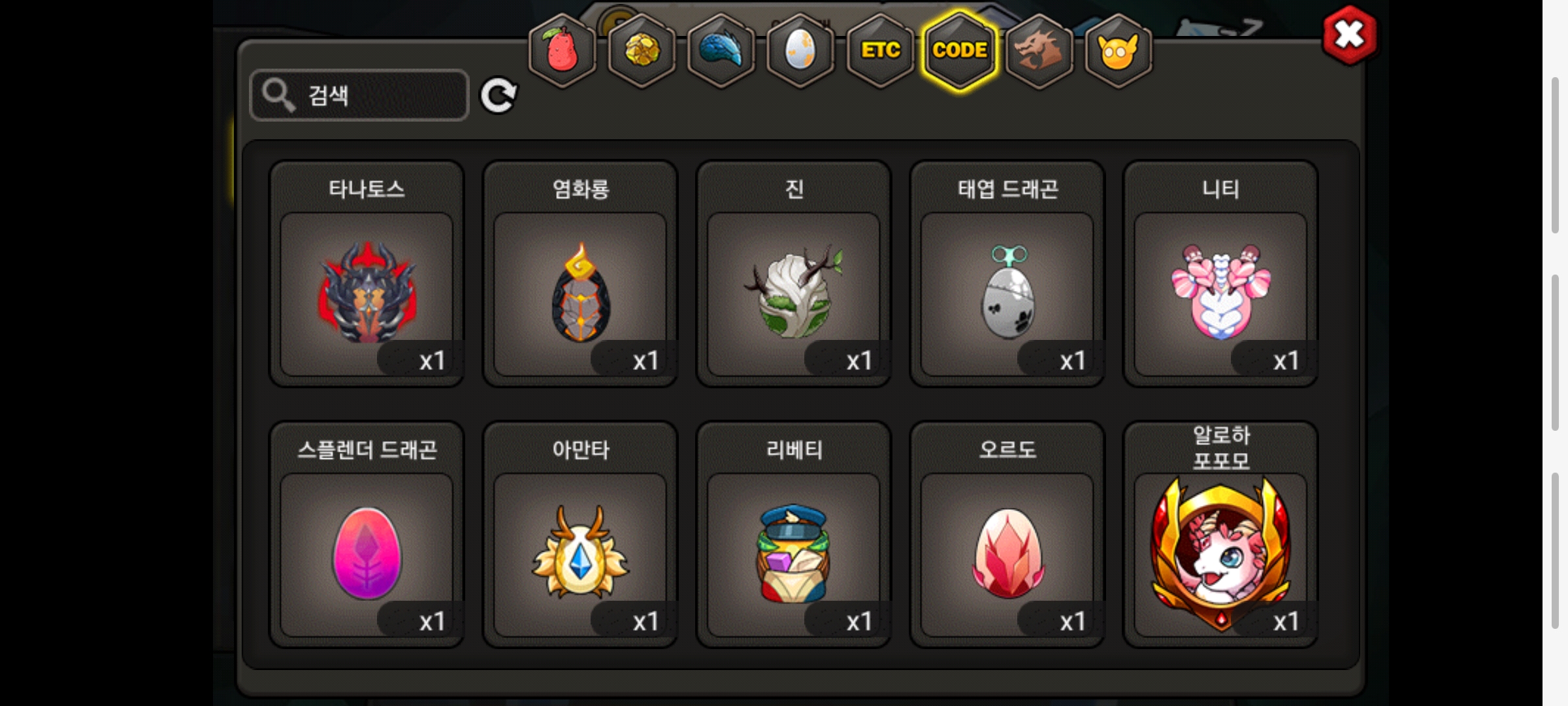Select the 태엽 드래곤 wind-up egg
Viewport: 1568px width, 706px height.
[x=1007, y=293]
